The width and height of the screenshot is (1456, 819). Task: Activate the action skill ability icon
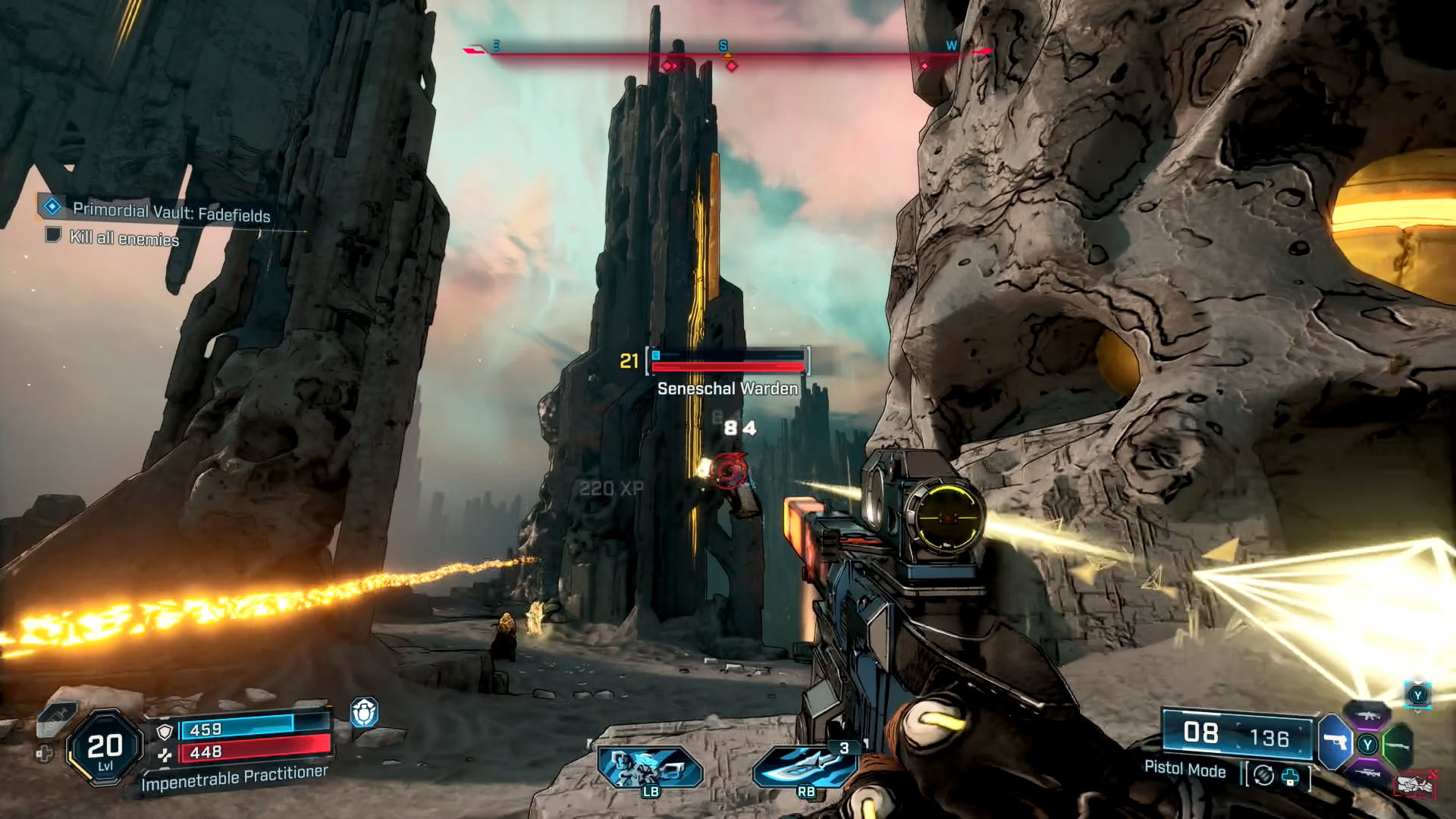click(x=650, y=767)
